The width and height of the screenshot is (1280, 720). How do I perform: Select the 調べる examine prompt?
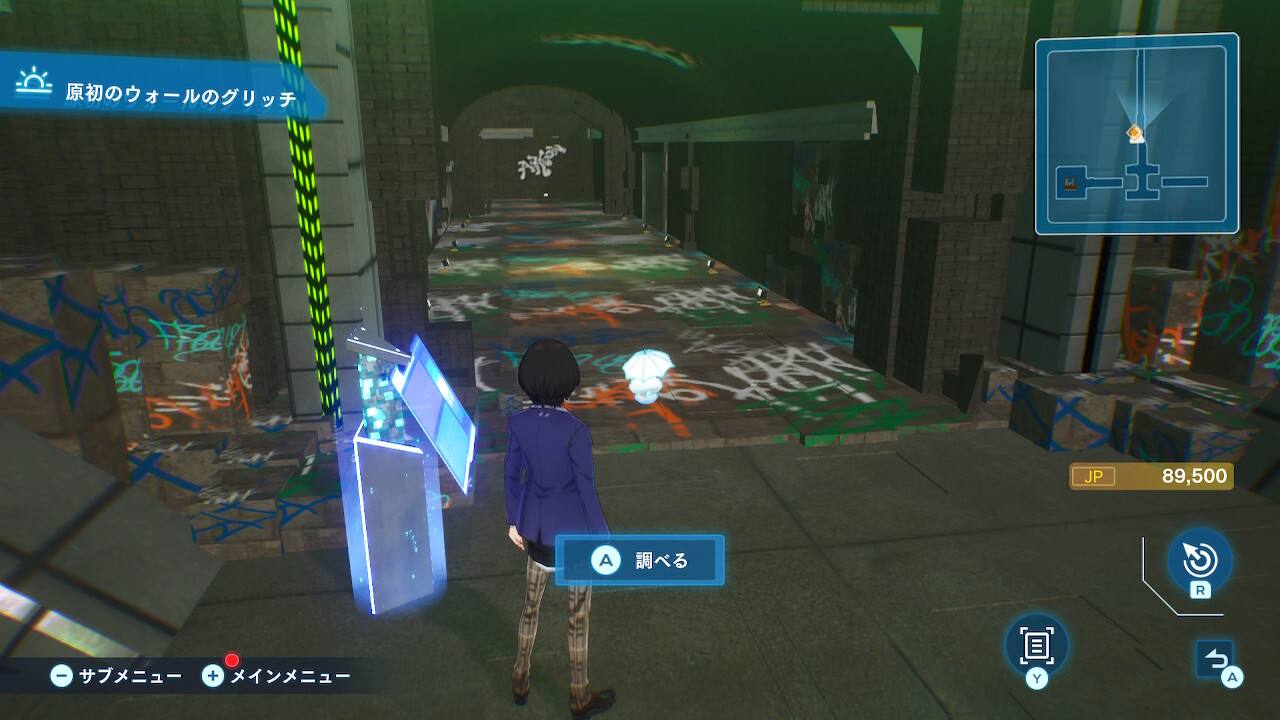coord(640,560)
